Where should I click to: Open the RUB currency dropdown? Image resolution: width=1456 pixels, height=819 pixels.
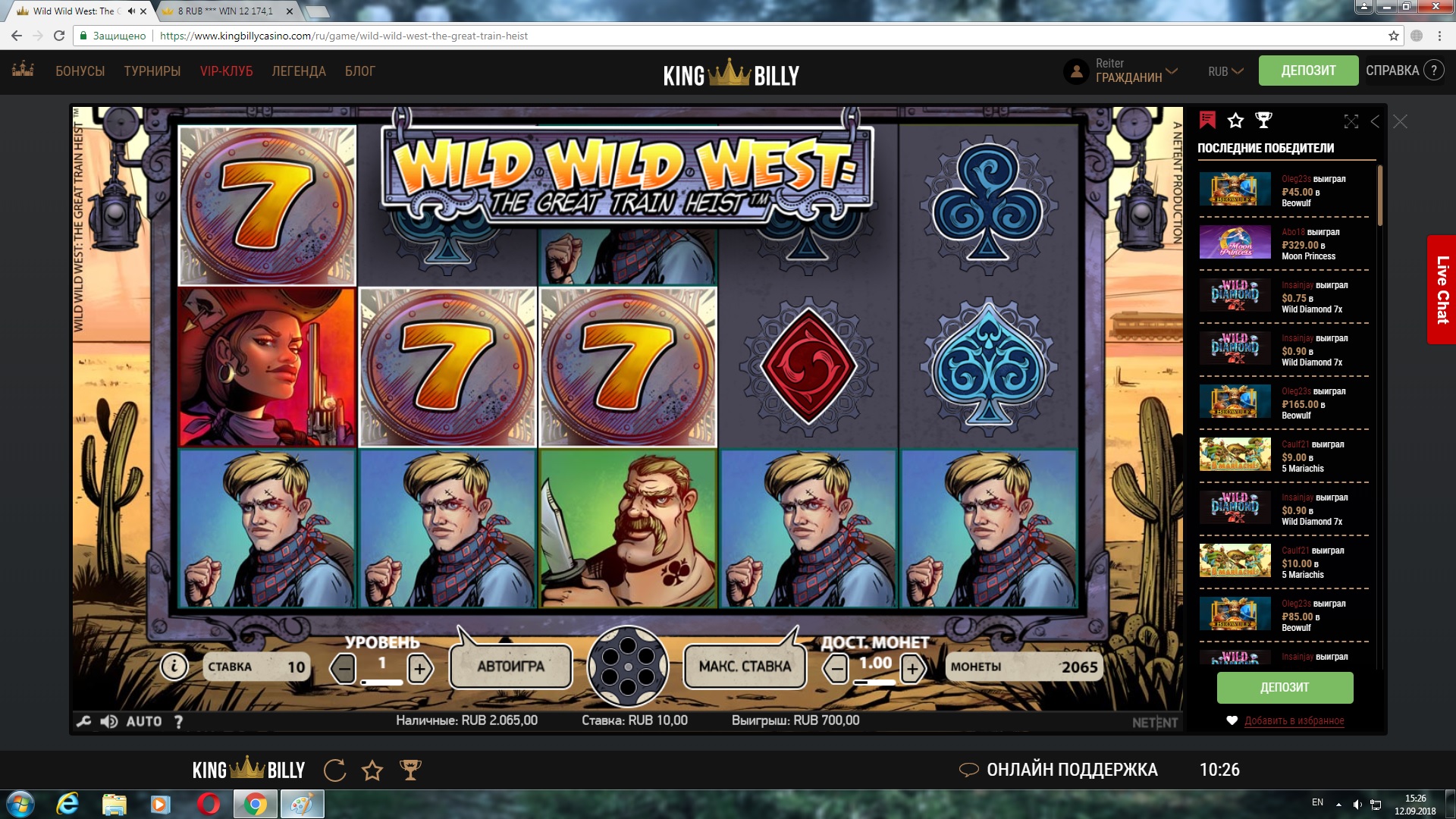[x=1225, y=71]
